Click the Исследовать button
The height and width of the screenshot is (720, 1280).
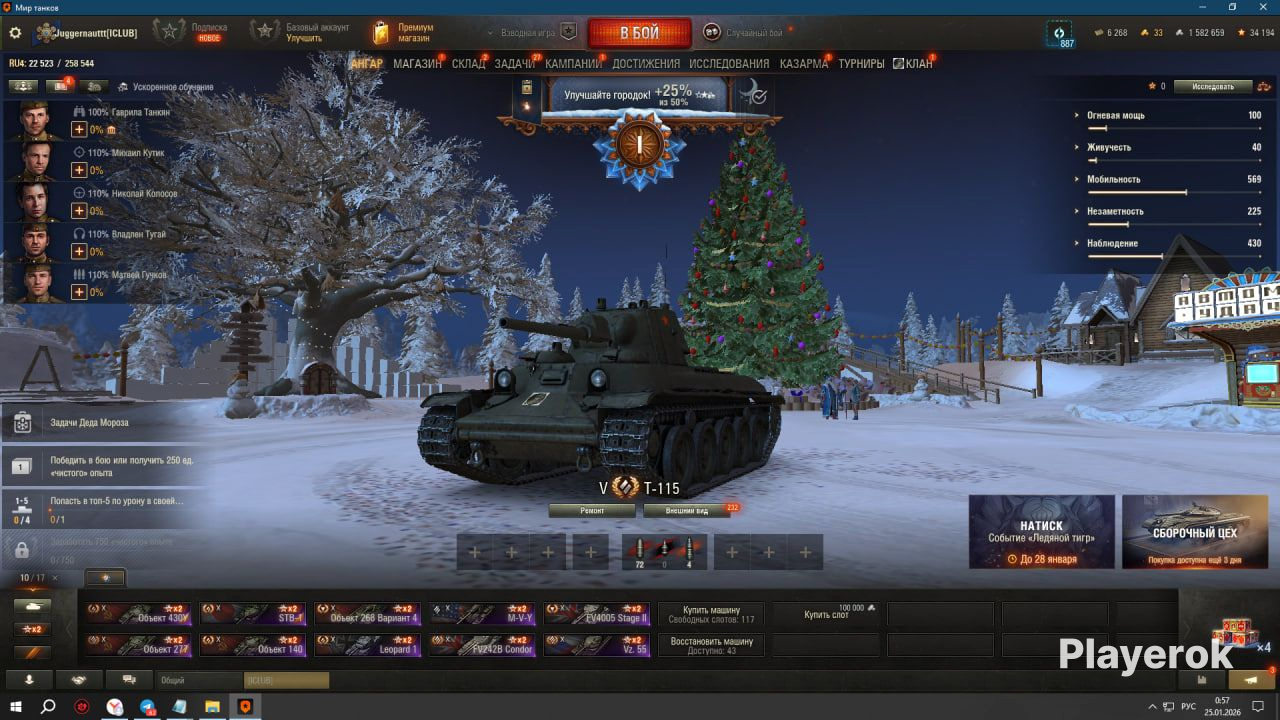click(x=1213, y=87)
